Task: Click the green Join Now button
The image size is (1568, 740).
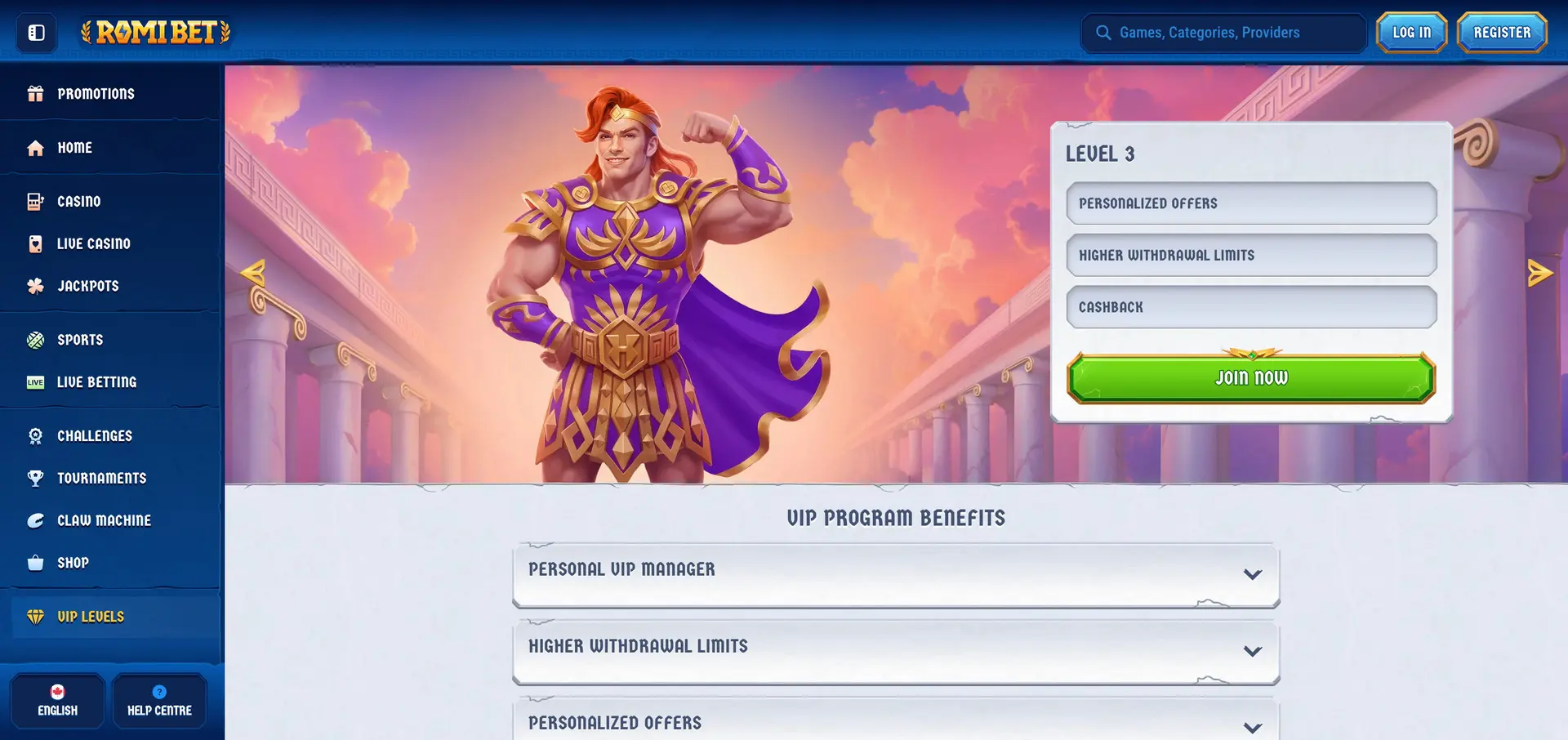Action: pyautogui.click(x=1250, y=378)
